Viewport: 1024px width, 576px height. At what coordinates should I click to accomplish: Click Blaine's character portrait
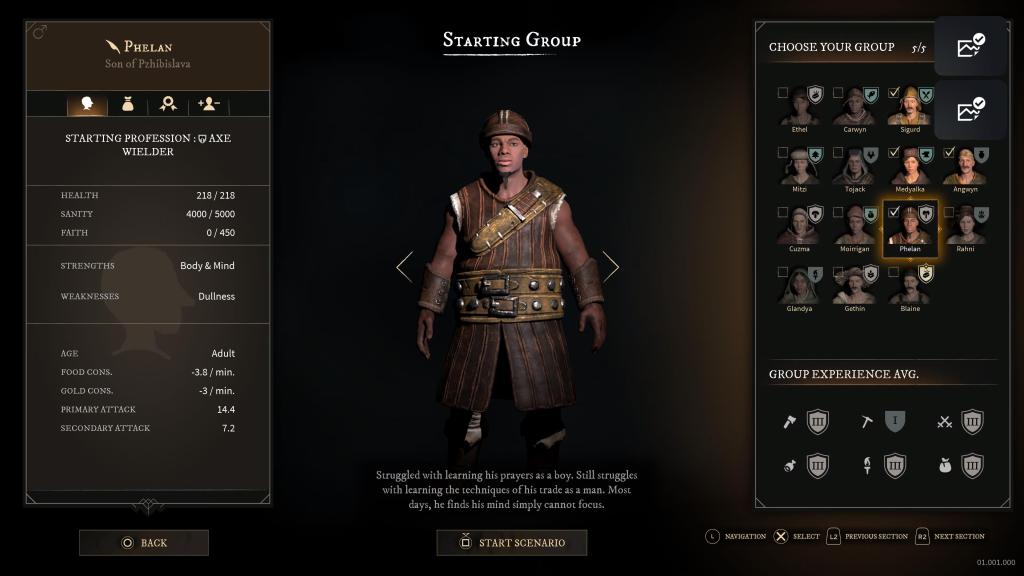pyautogui.click(x=910, y=287)
